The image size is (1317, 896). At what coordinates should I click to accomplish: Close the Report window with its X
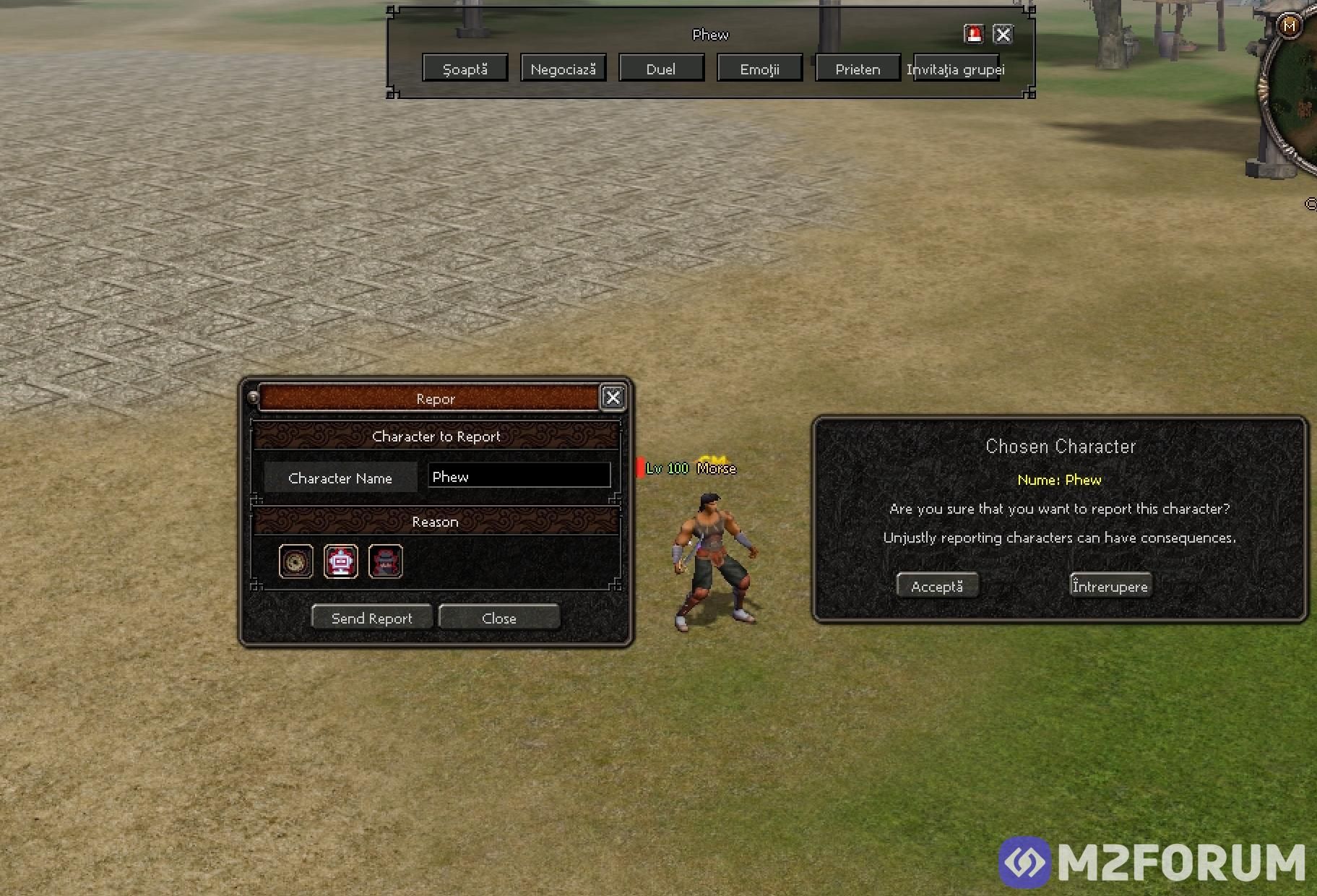613,397
